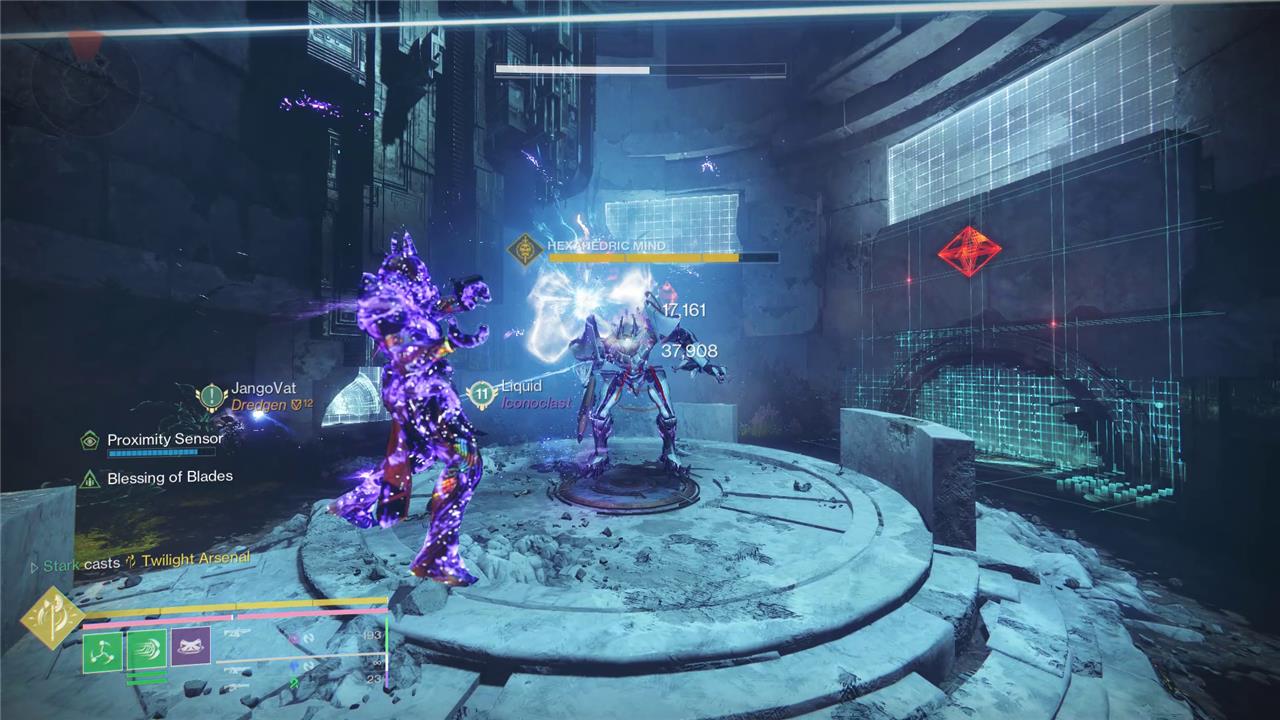Click JangoVat's player emblem badge

point(211,397)
